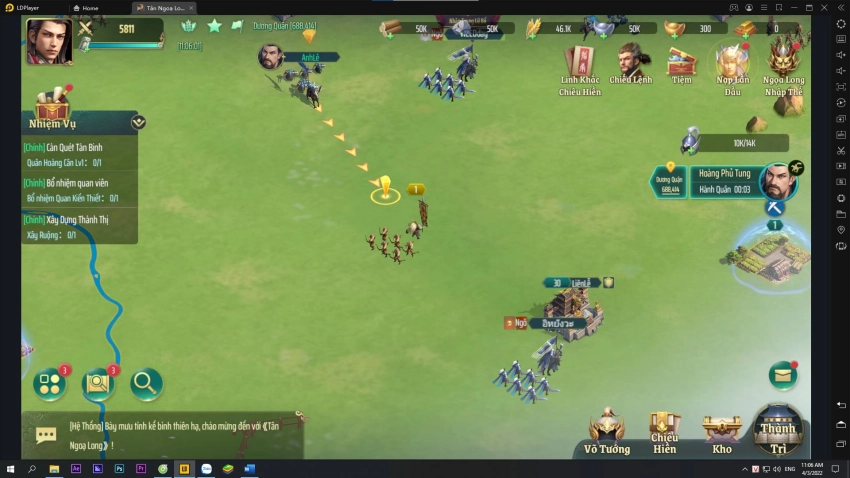Screen dimensions: 850x478
Task: Open the Chiếu Lệnh event icon
Action: tap(632, 65)
